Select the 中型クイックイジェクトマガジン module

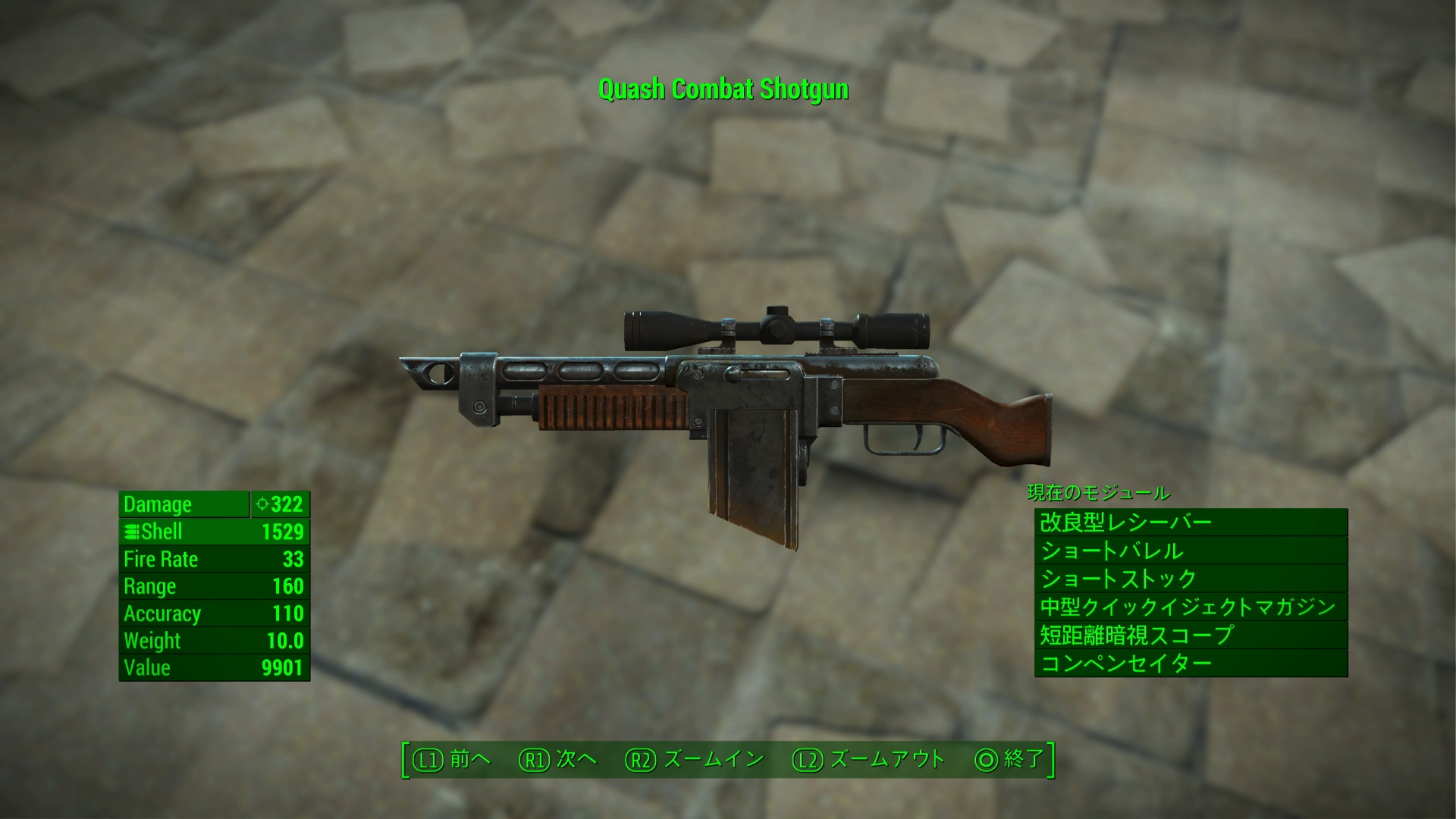tap(1191, 607)
